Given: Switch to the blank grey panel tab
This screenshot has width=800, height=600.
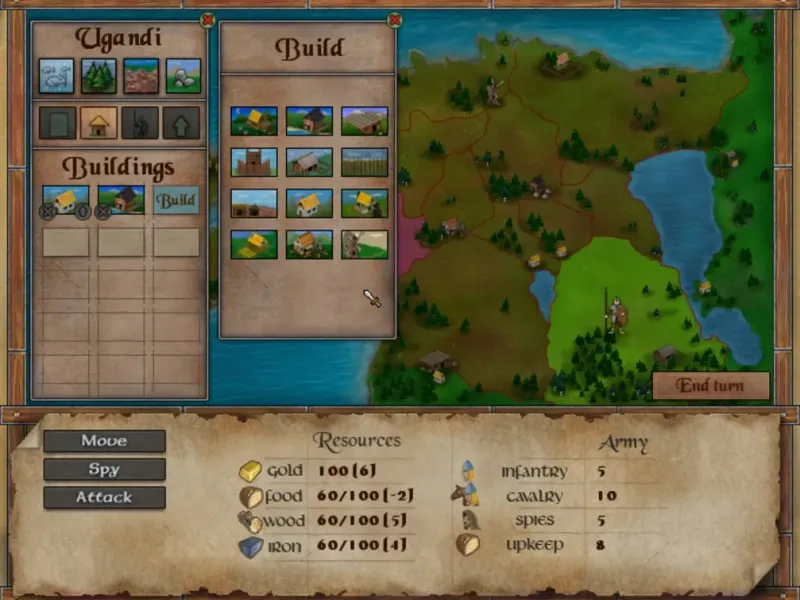Looking at the screenshot, I should click(x=57, y=123).
